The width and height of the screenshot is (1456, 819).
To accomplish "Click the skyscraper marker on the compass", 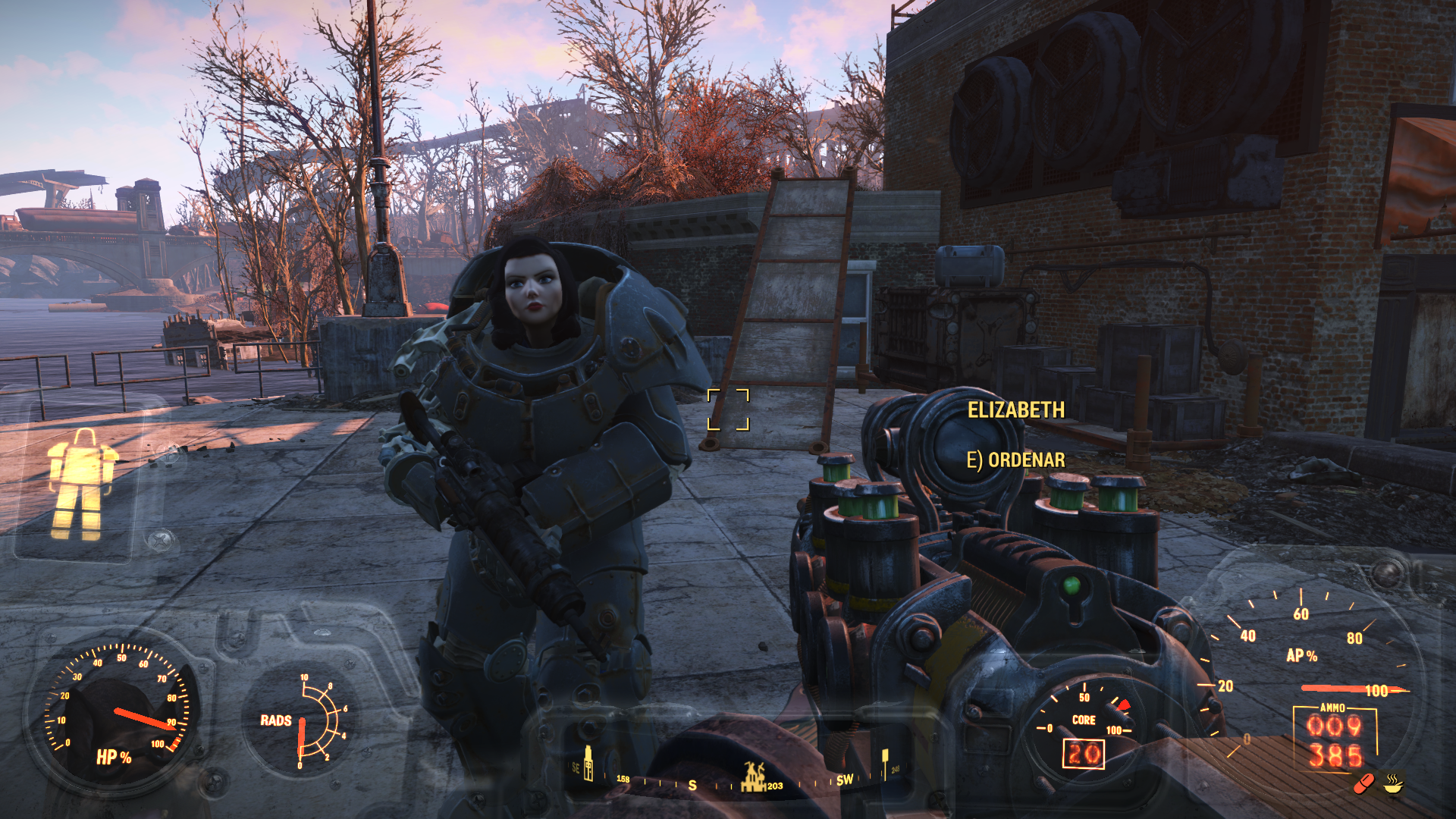I will pos(588,764).
